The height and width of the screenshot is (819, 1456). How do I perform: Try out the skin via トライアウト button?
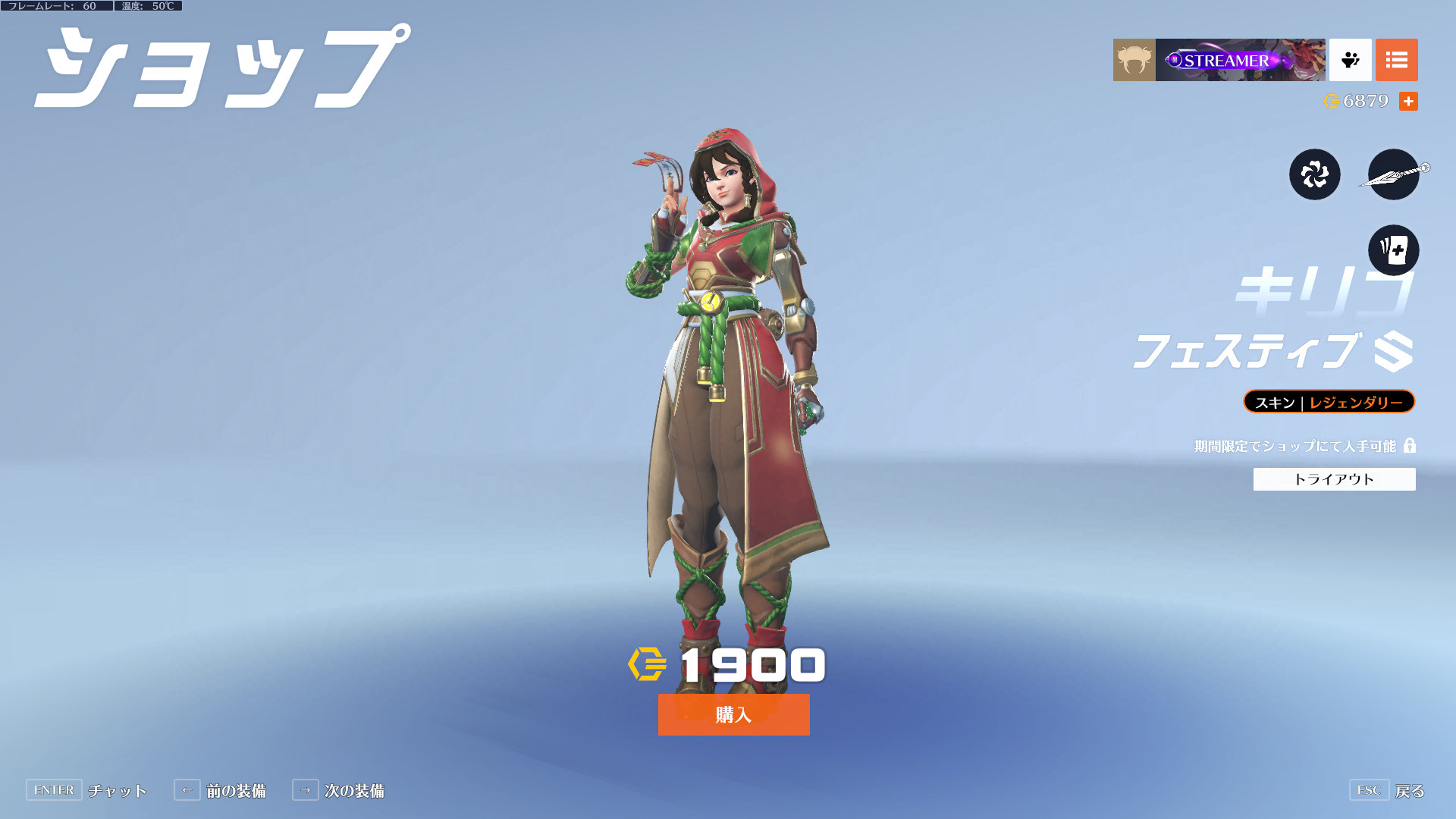point(1334,479)
